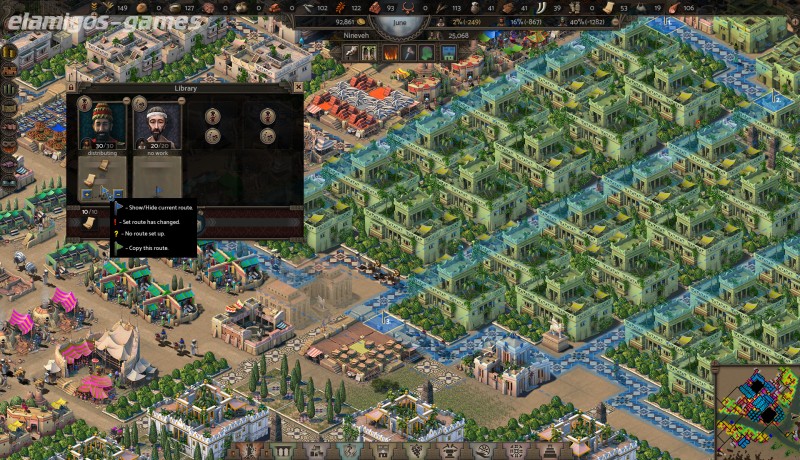The image size is (800, 460).
Task: Click the fire icon below Nineveh
Action: click(390, 52)
